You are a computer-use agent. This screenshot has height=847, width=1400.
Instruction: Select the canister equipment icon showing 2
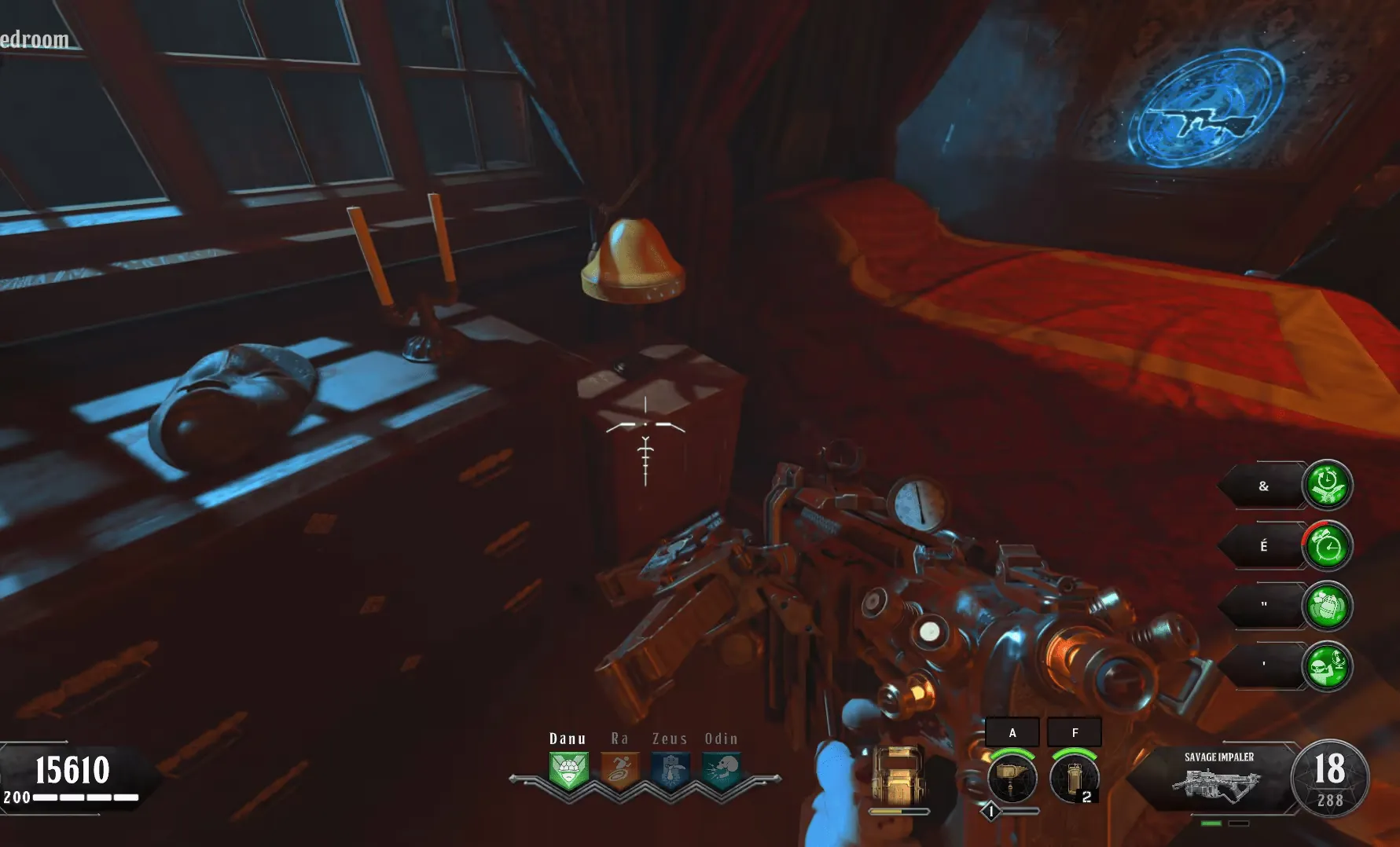(x=1074, y=778)
